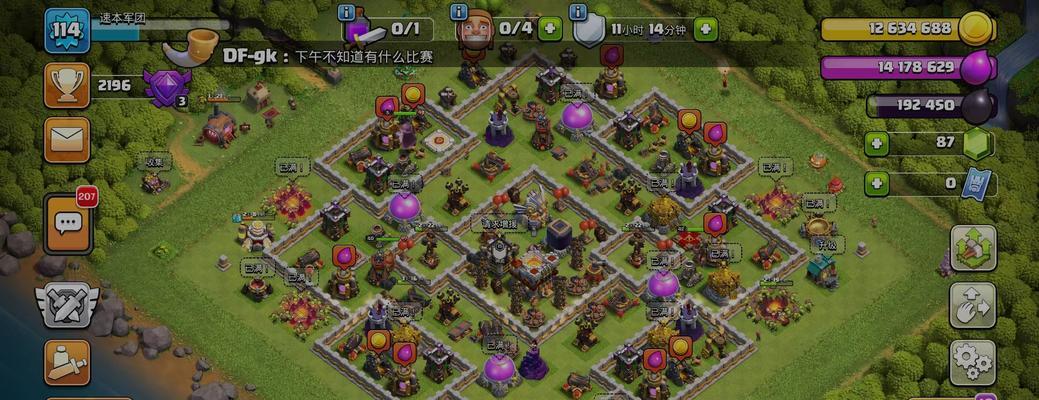Open the green arrows layout button
Viewport: 1039px width, 400px height.
coord(971,248)
